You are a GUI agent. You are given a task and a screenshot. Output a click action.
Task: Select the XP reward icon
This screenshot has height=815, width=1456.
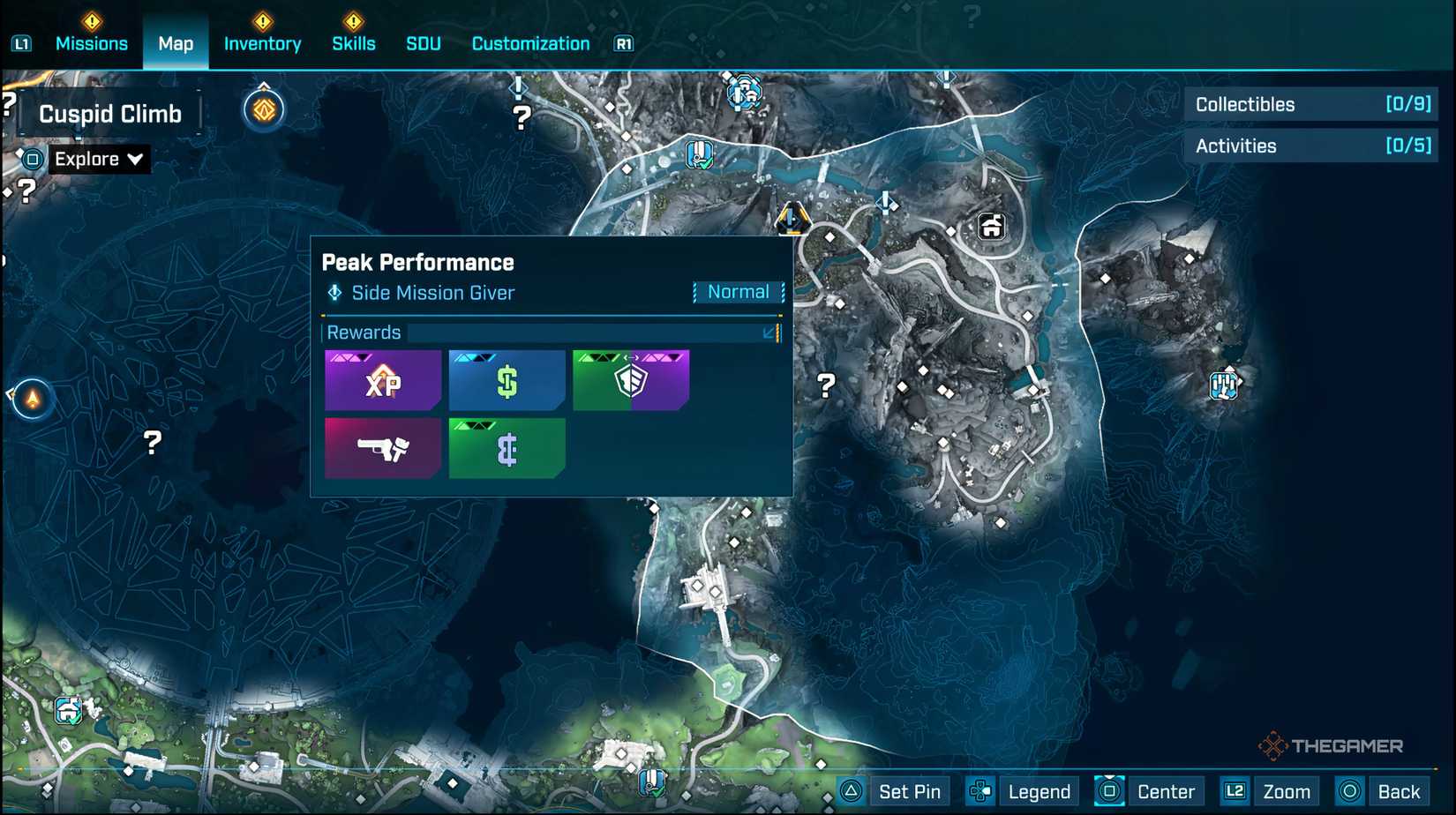(382, 380)
